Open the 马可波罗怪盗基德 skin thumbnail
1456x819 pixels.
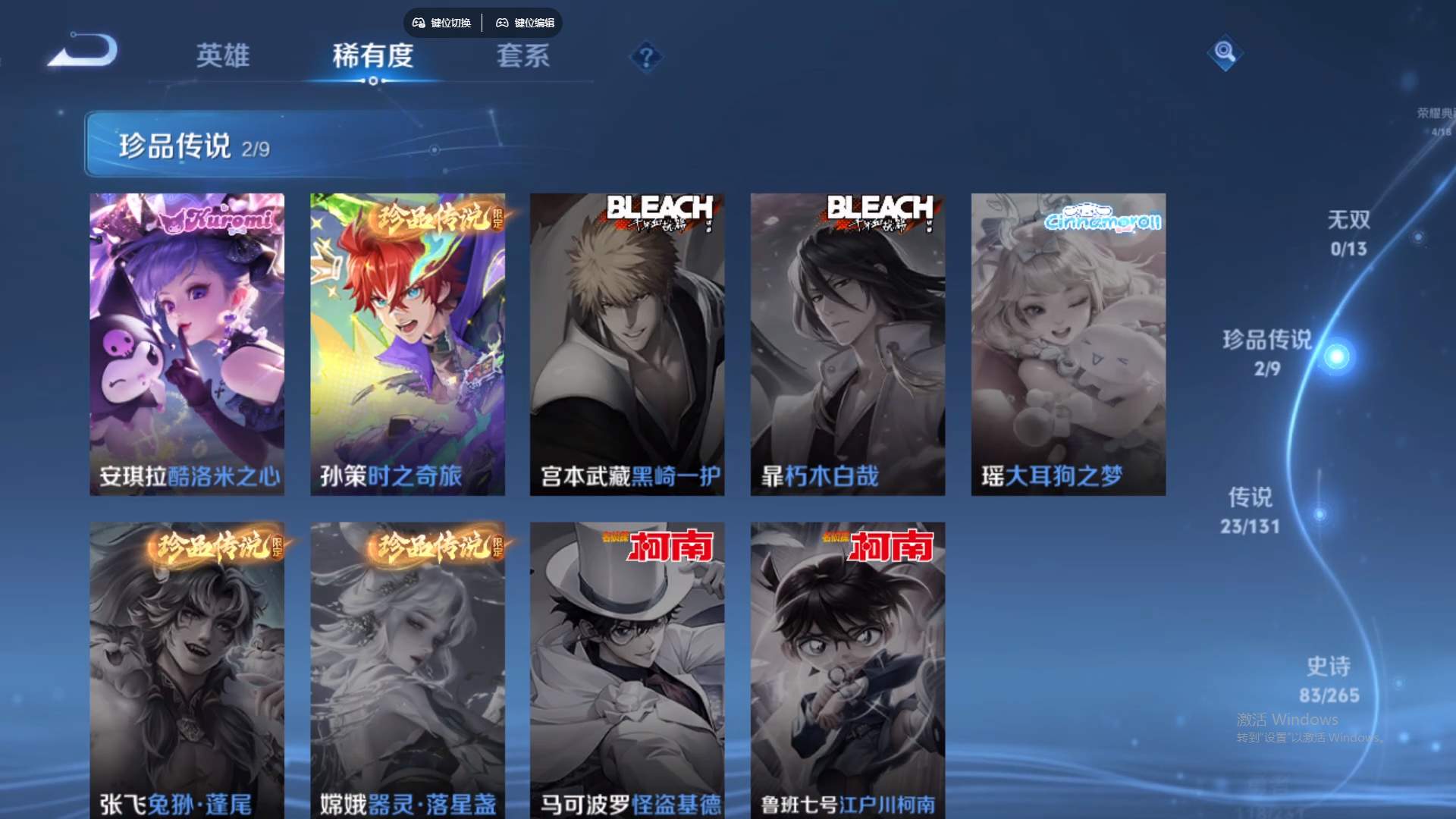click(627, 667)
